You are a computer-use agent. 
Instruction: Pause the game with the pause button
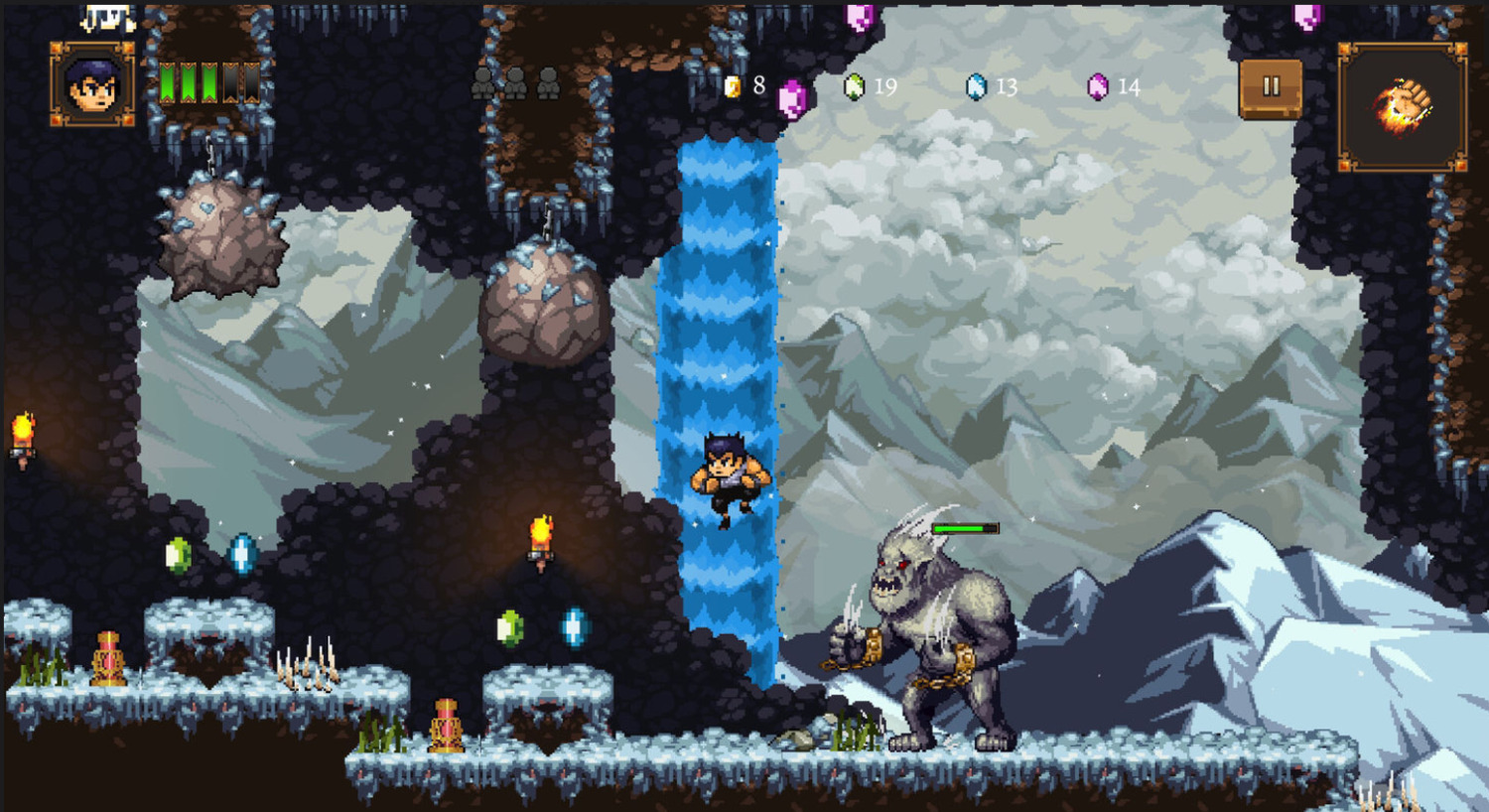[1271, 88]
